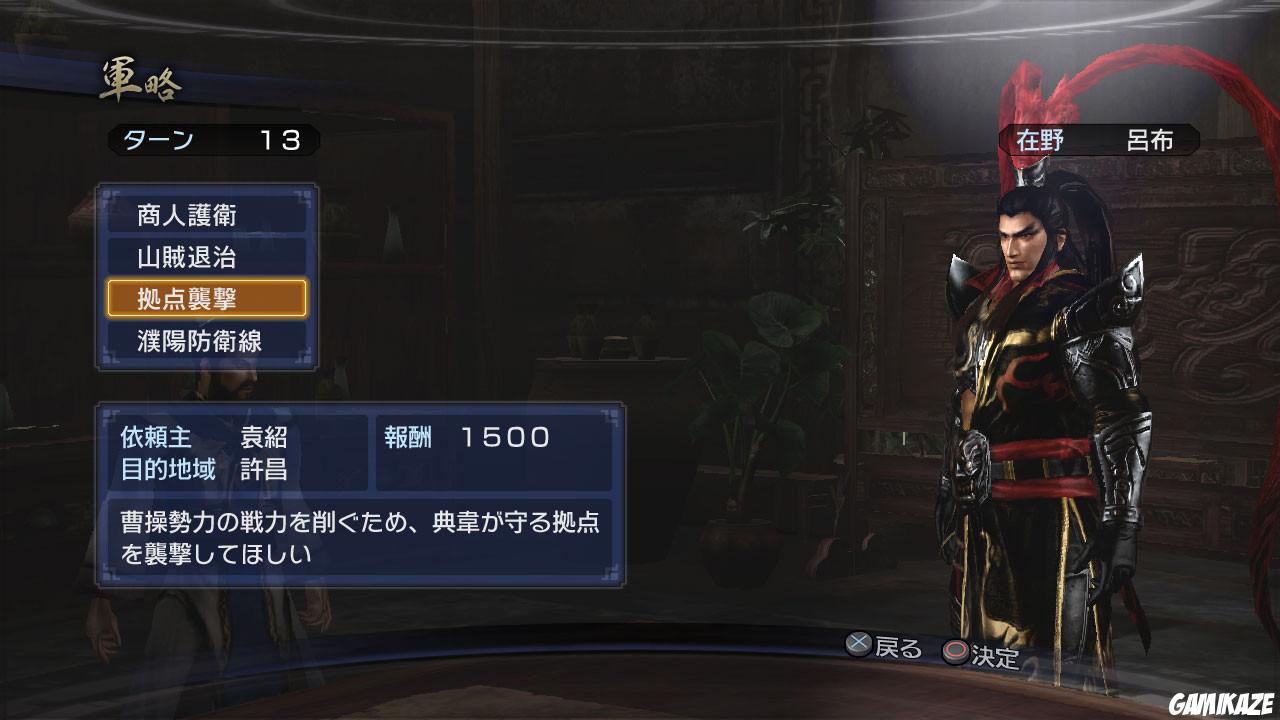The image size is (1280, 720).
Task: Open the 濮陽防衛線 mission option
Action: [x=207, y=340]
